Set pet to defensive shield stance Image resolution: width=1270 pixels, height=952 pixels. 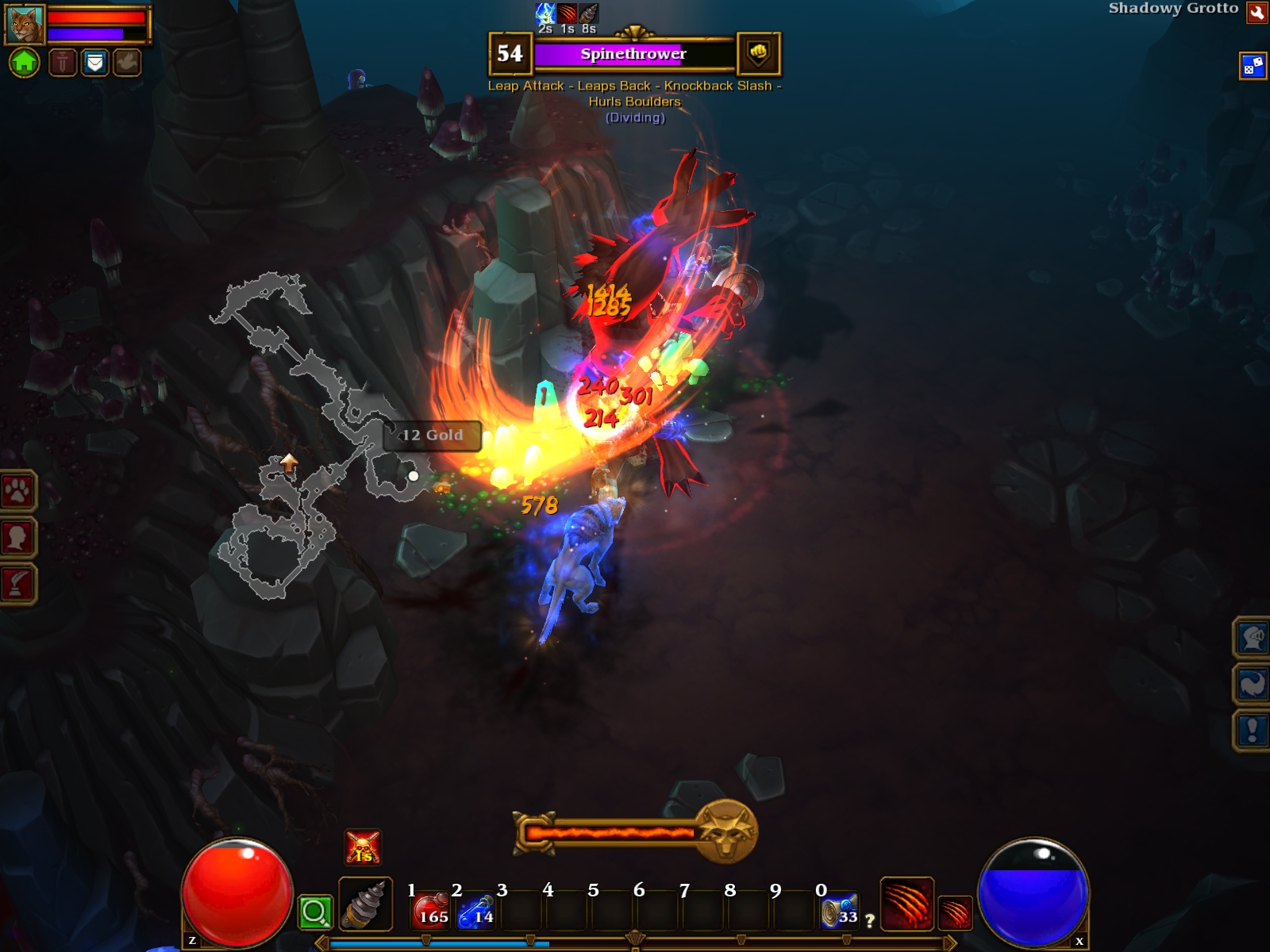pyautogui.click(x=94, y=62)
